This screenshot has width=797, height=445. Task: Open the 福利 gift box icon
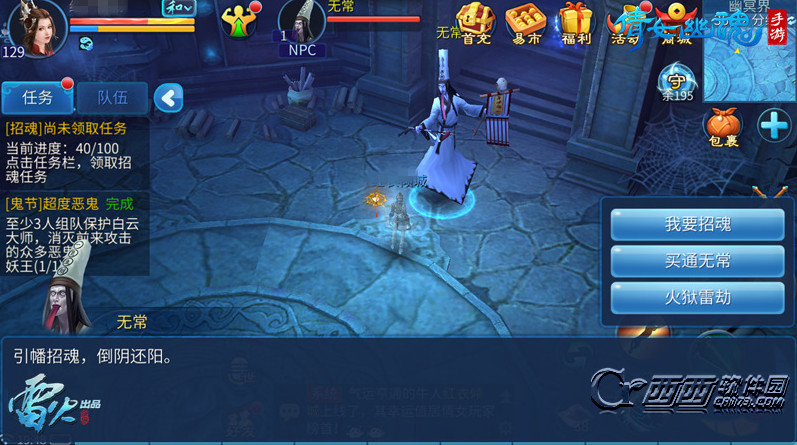coord(576,22)
